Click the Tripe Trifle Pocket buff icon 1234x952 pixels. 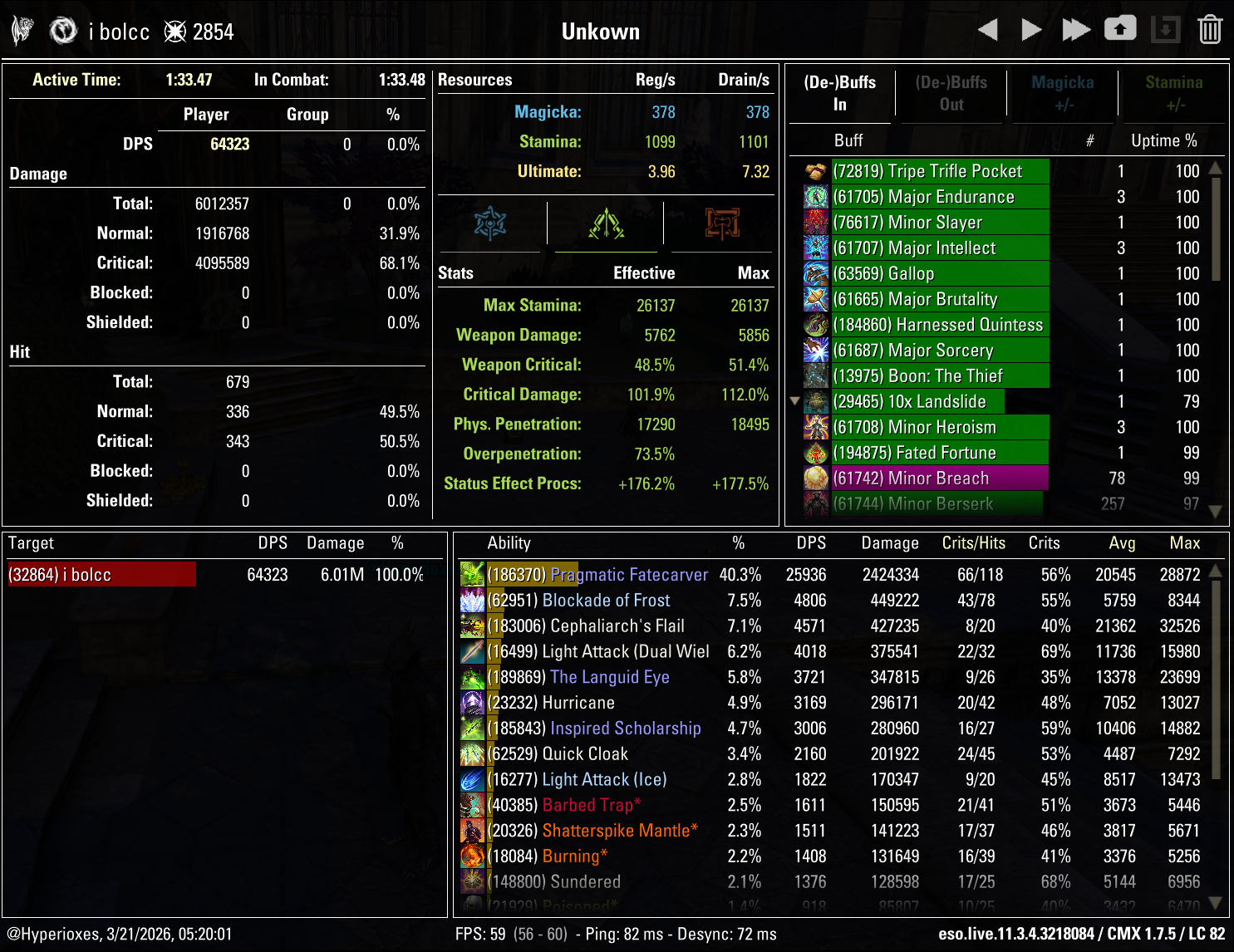tap(814, 171)
